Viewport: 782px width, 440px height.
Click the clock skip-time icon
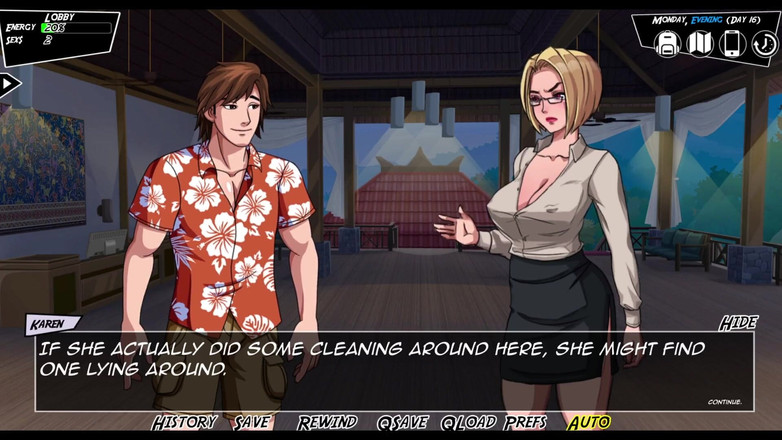765,43
